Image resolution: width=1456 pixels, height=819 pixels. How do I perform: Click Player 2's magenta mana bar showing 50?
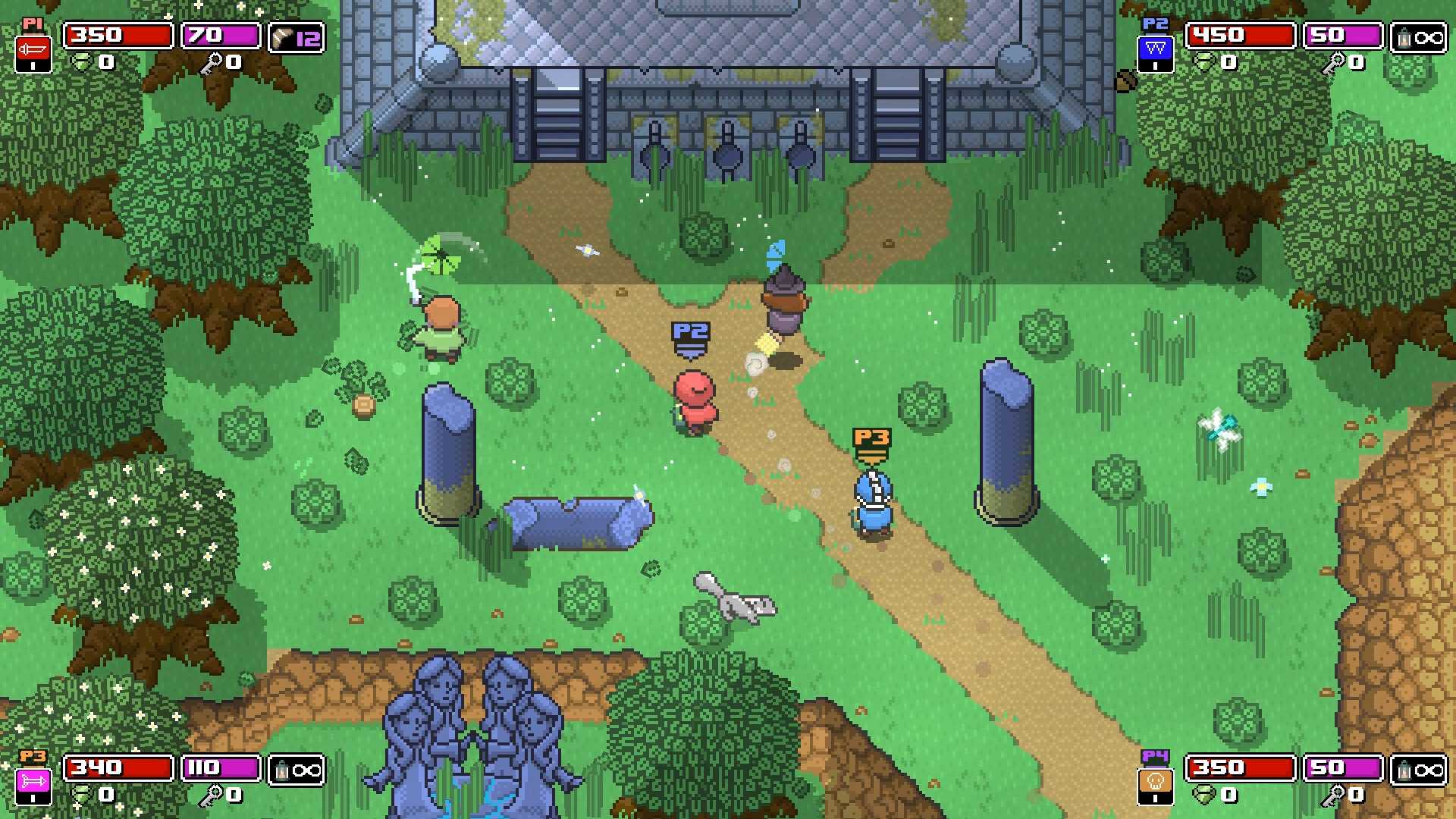1342,36
